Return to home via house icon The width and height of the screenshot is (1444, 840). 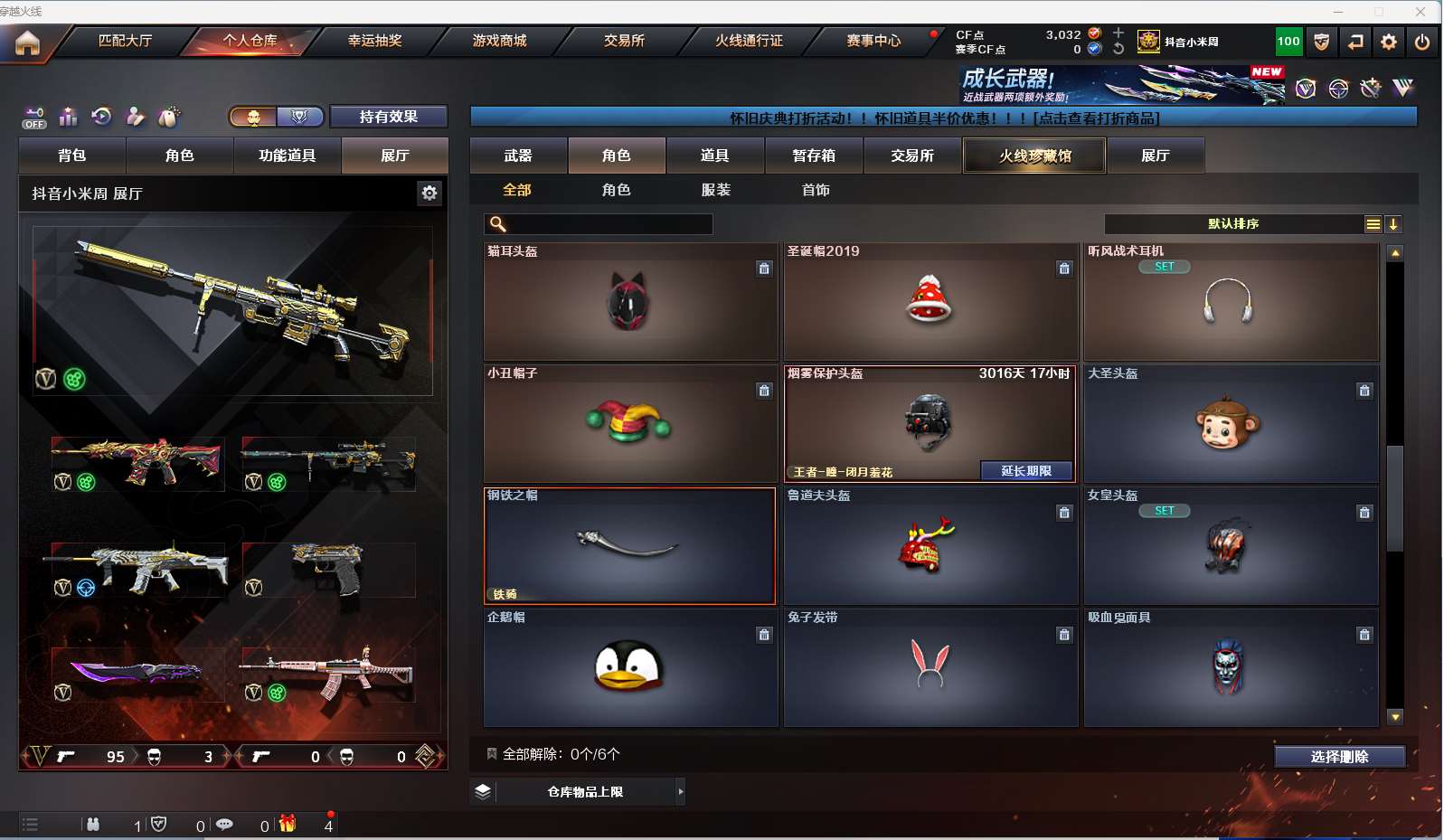pyautogui.click(x=27, y=42)
